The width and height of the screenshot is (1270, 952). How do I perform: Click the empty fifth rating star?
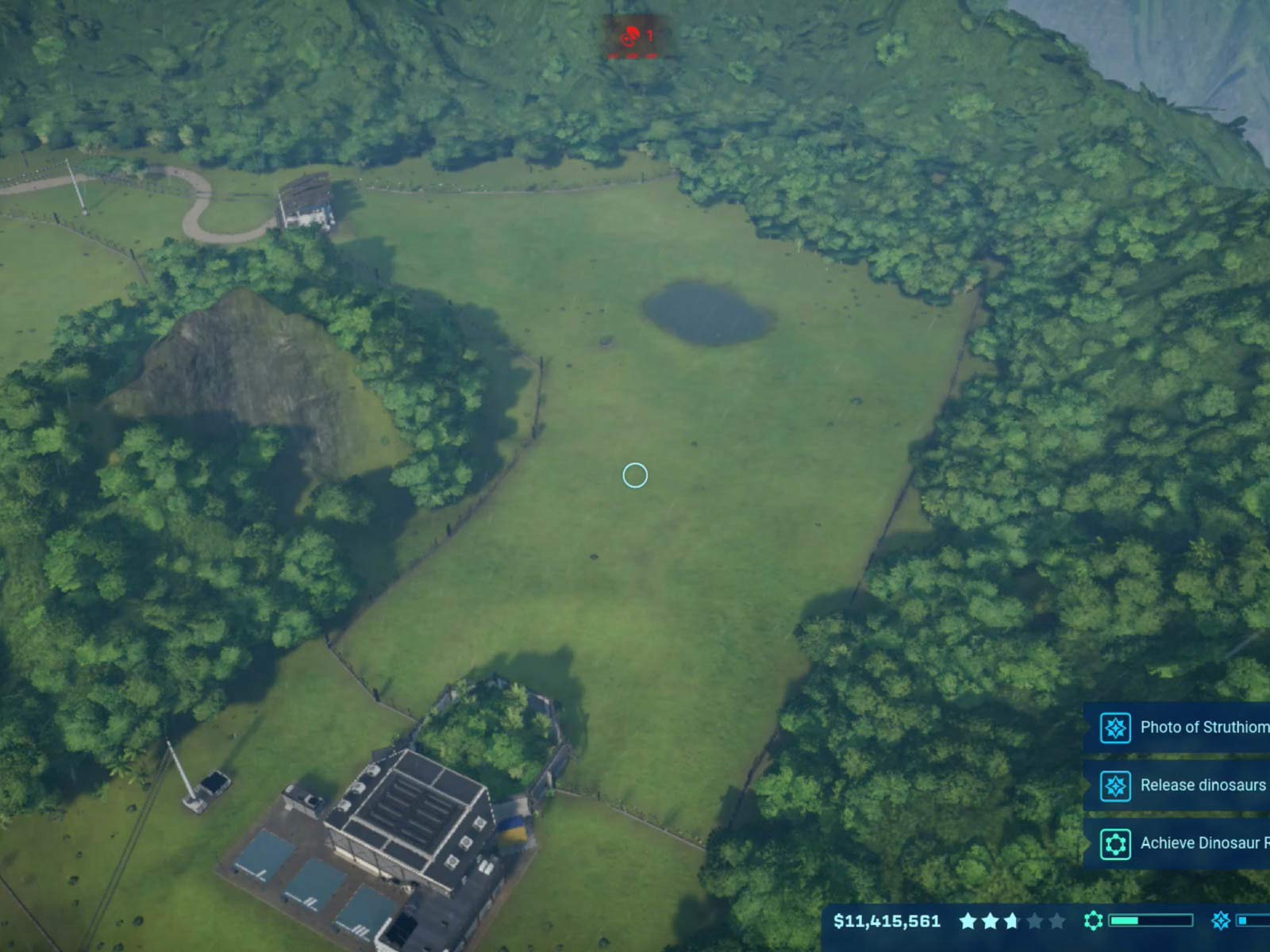click(x=1056, y=922)
